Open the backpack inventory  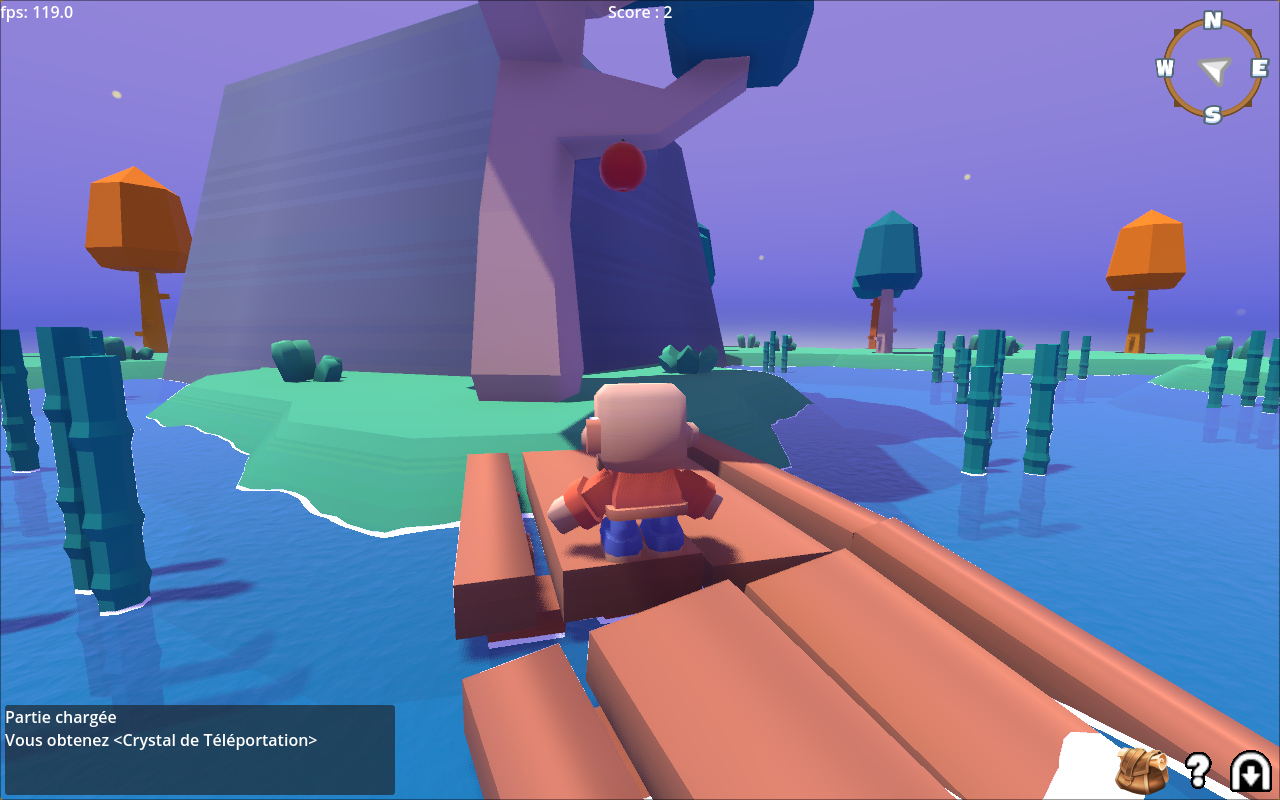1142,770
